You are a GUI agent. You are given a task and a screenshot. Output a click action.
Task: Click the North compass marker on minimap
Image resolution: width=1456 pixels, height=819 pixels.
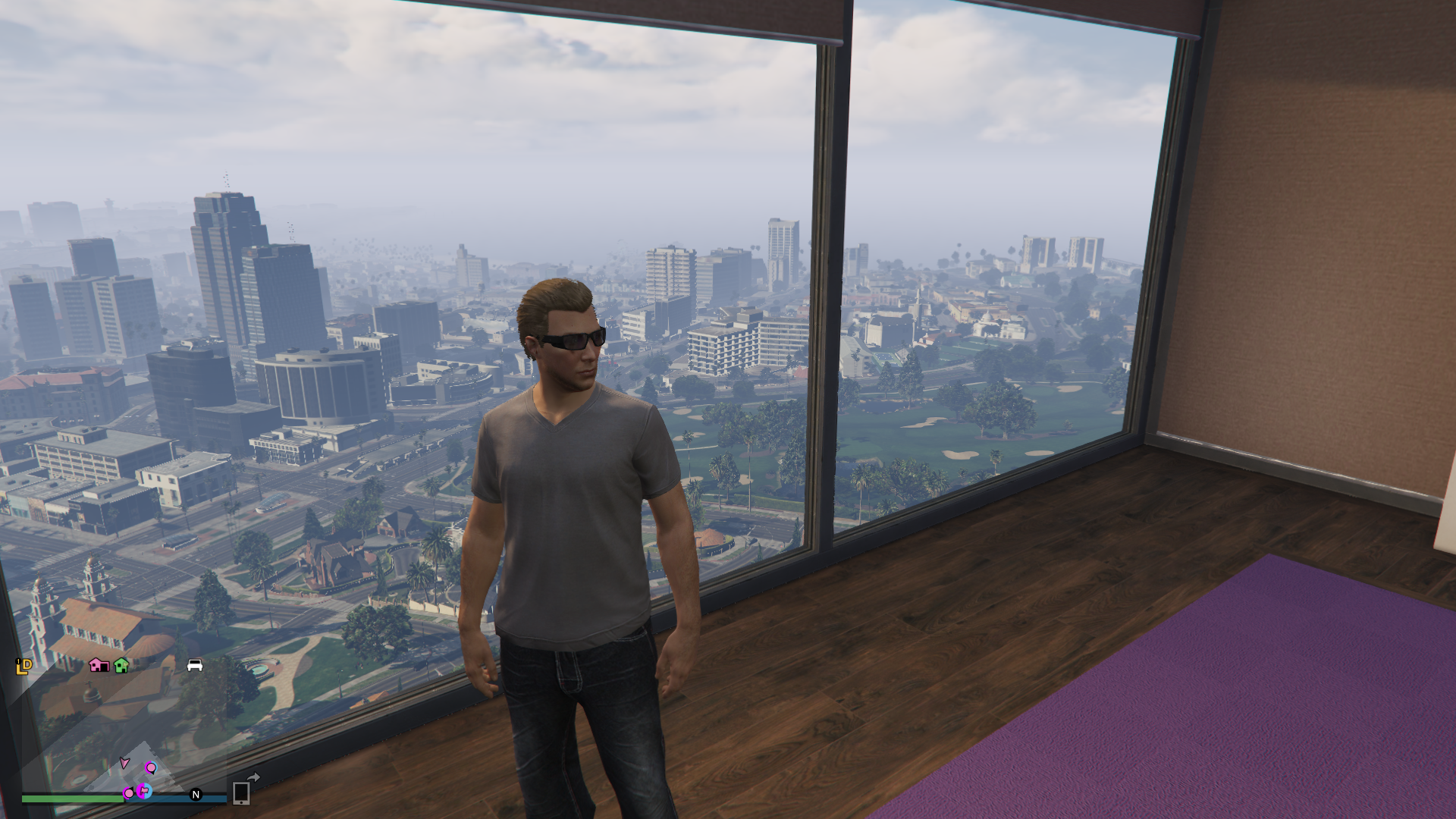pos(196,794)
